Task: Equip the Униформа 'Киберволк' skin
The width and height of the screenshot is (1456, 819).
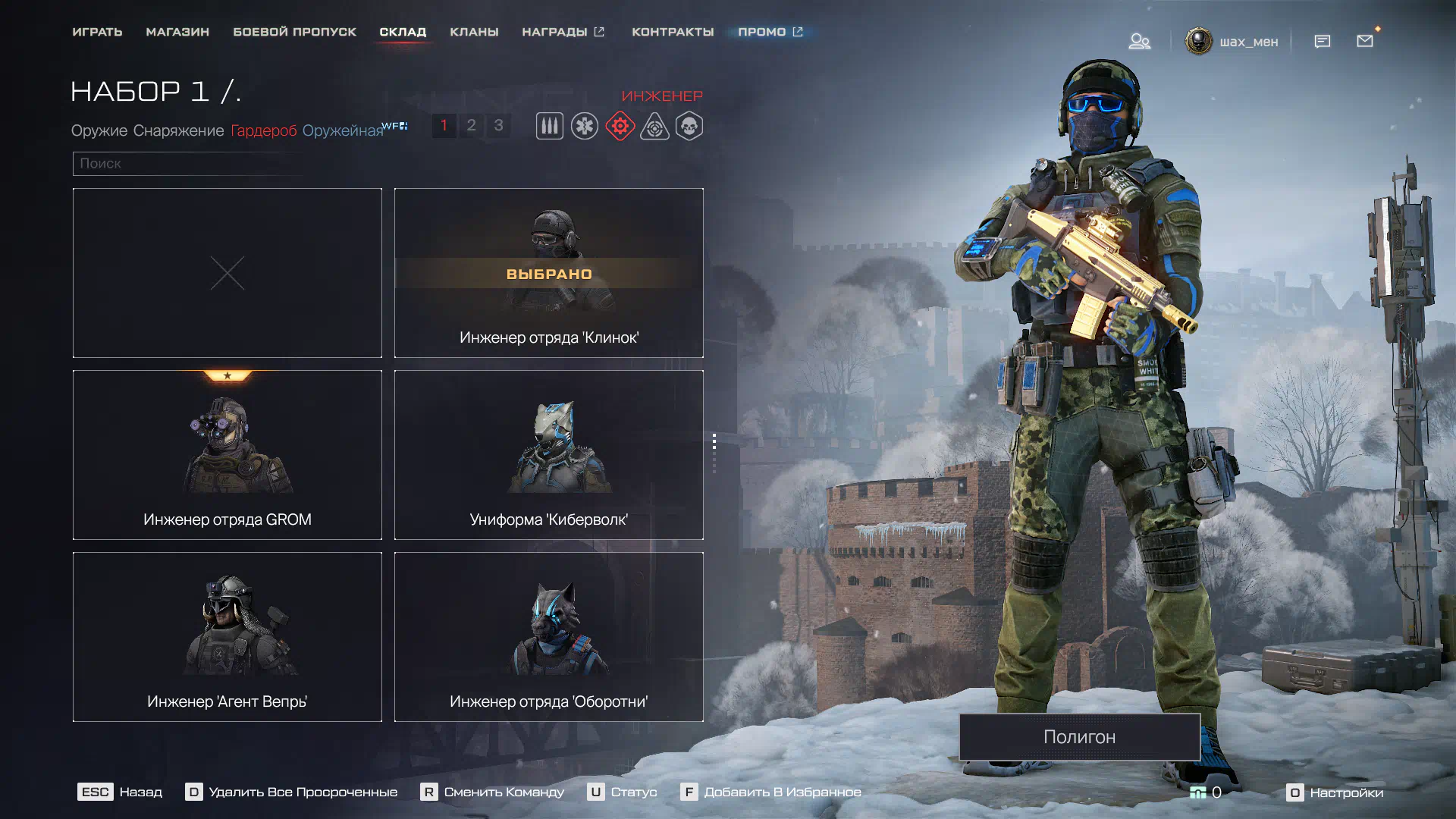Action: [549, 455]
